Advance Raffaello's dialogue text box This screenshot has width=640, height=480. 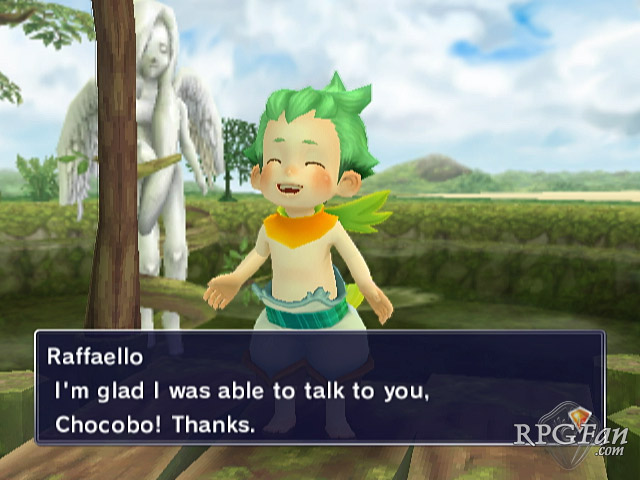[319, 389]
